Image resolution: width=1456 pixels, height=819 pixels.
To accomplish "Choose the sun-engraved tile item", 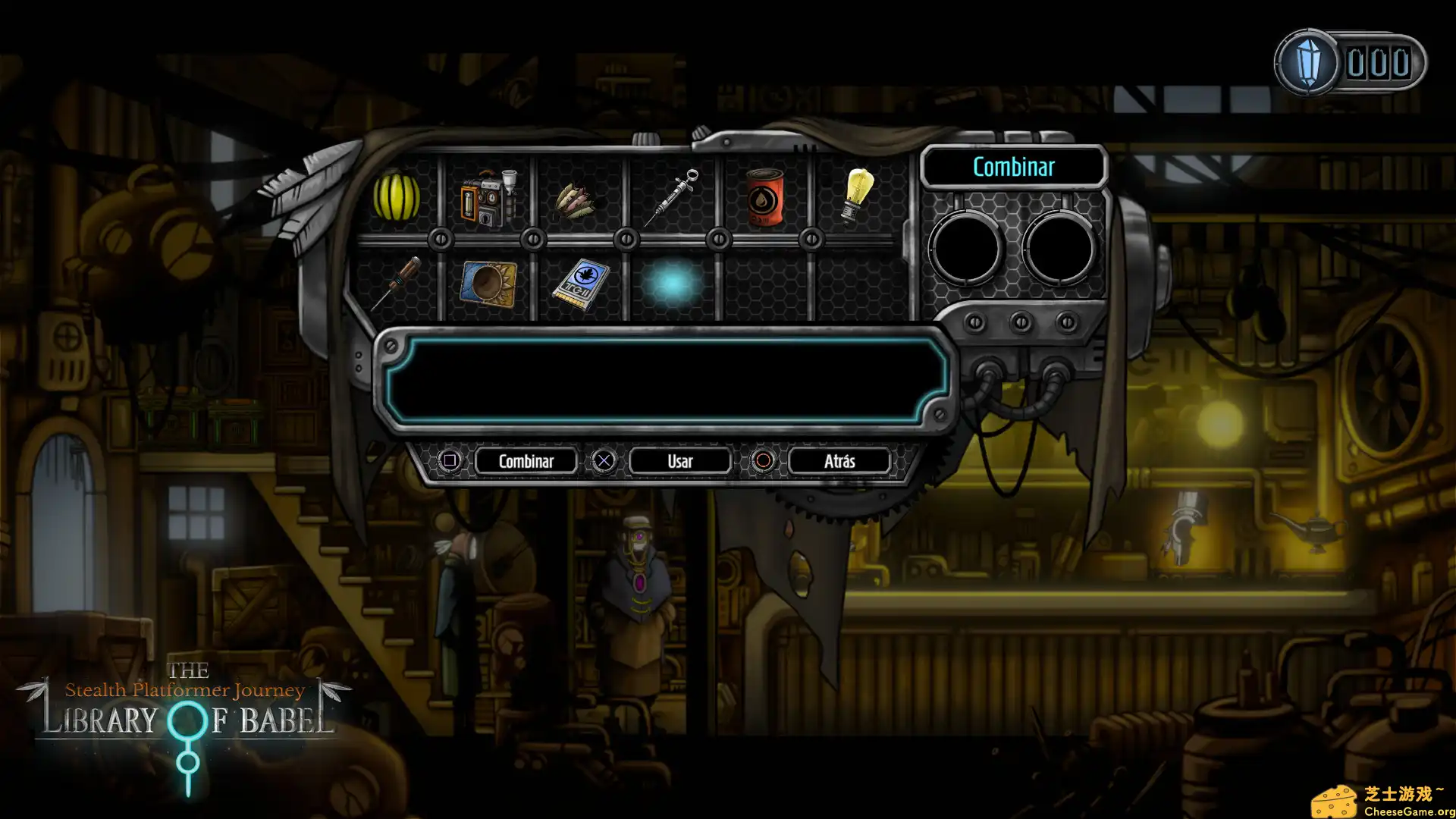I will coord(488,284).
